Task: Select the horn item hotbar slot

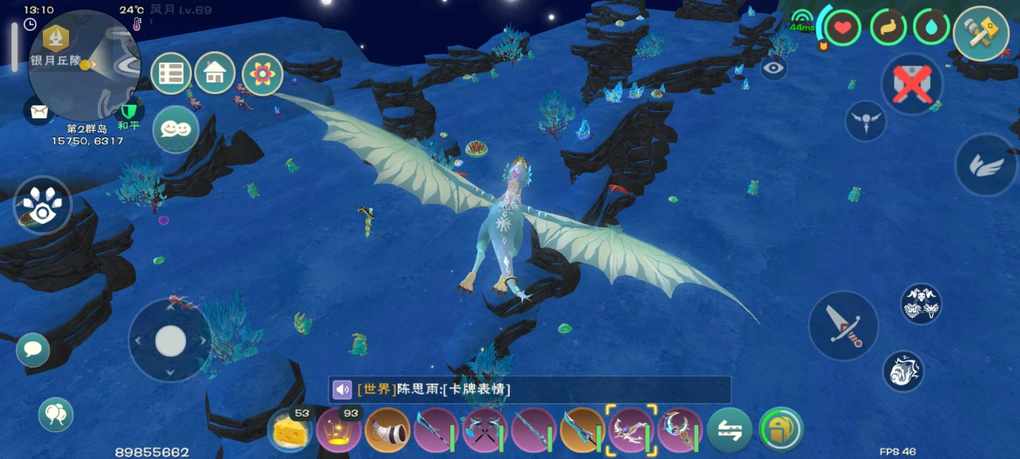Action: point(387,432)
